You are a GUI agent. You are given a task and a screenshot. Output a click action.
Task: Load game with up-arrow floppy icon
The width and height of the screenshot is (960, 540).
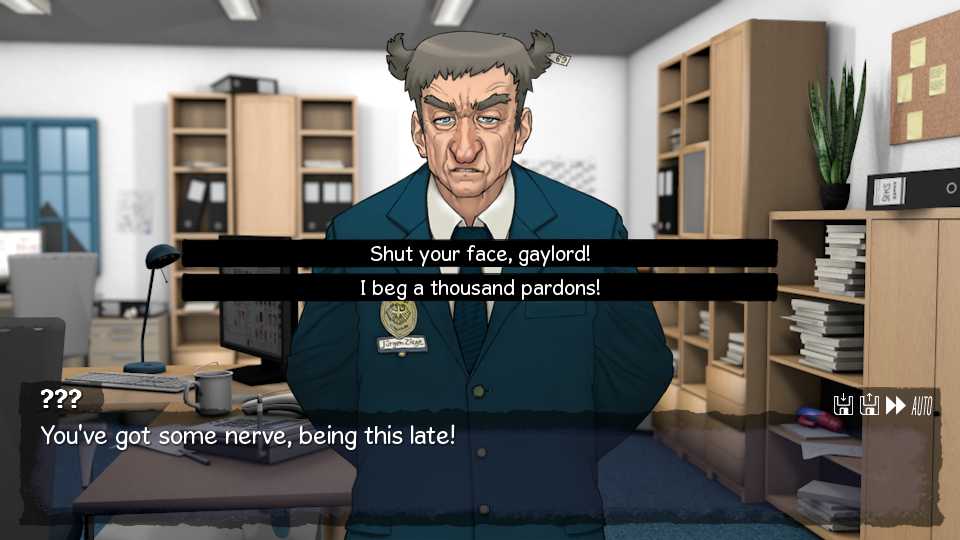pyautogui.click(x=869, y=405)
